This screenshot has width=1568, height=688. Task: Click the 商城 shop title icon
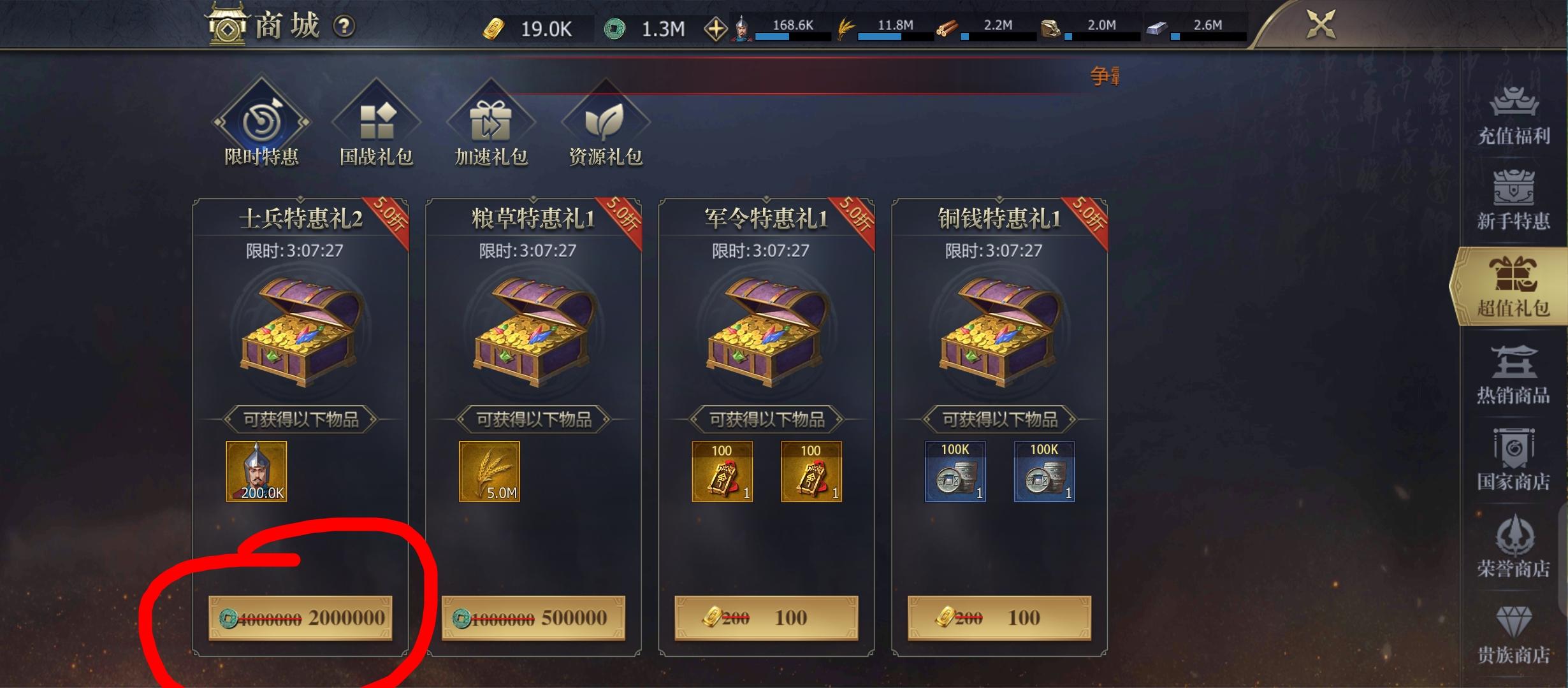click(x=226, y=25)
